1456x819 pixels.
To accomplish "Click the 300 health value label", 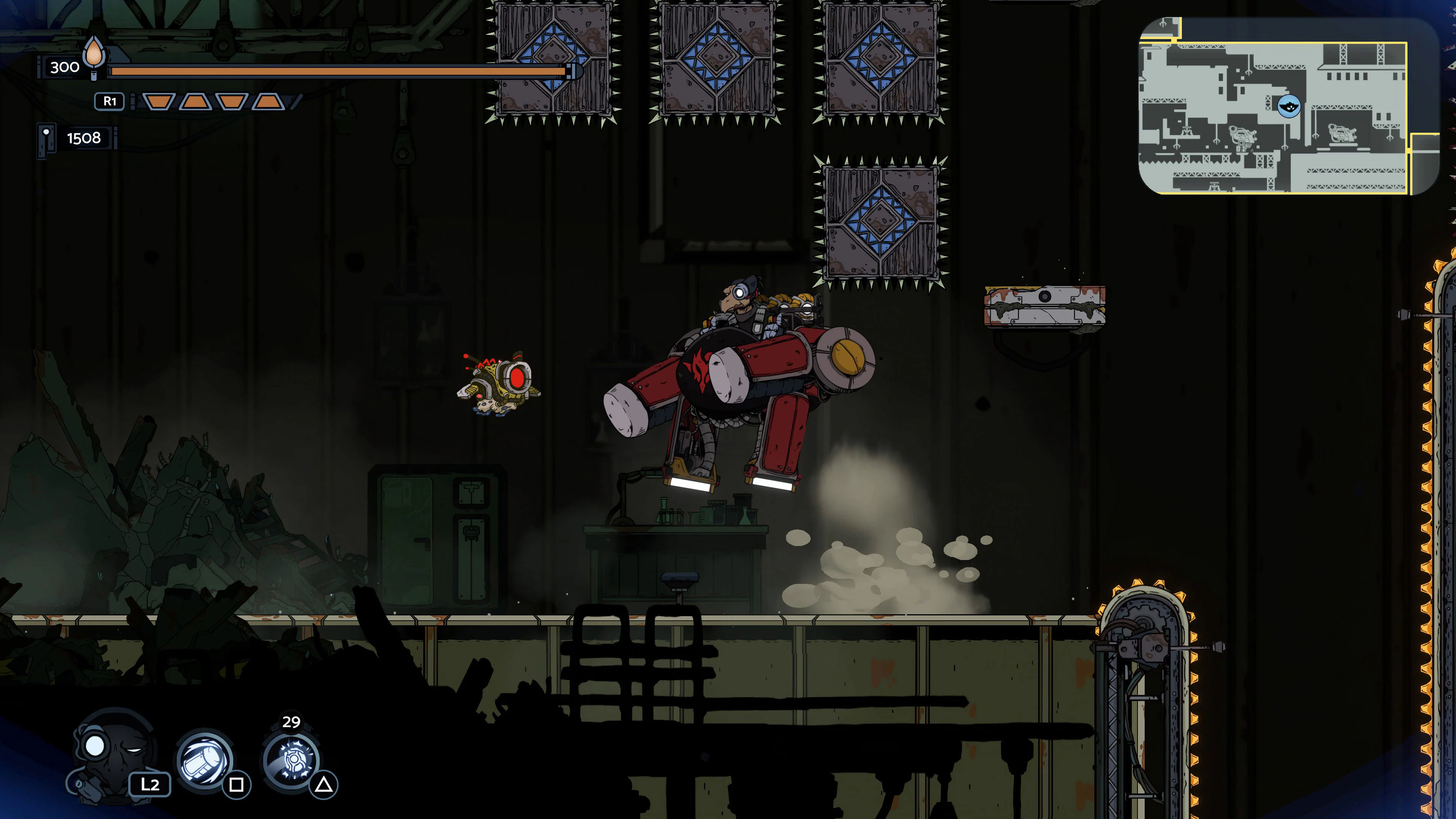I will click(64, 67).
